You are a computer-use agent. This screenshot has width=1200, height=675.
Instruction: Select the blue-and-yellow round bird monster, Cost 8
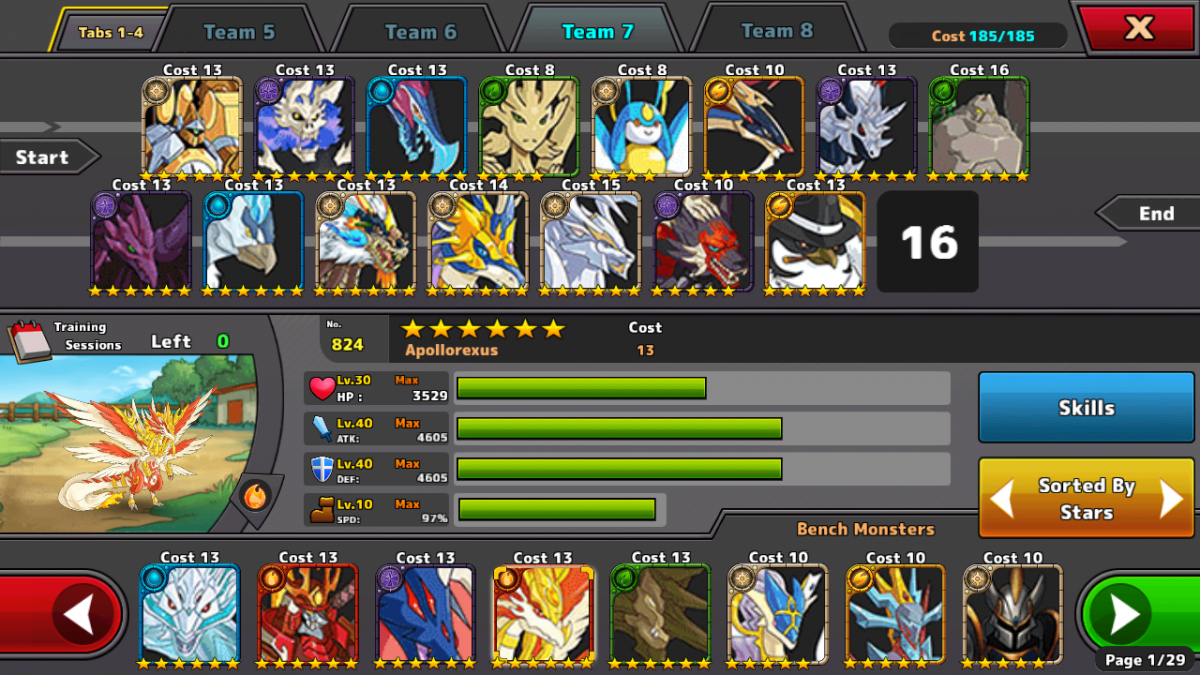641,126
